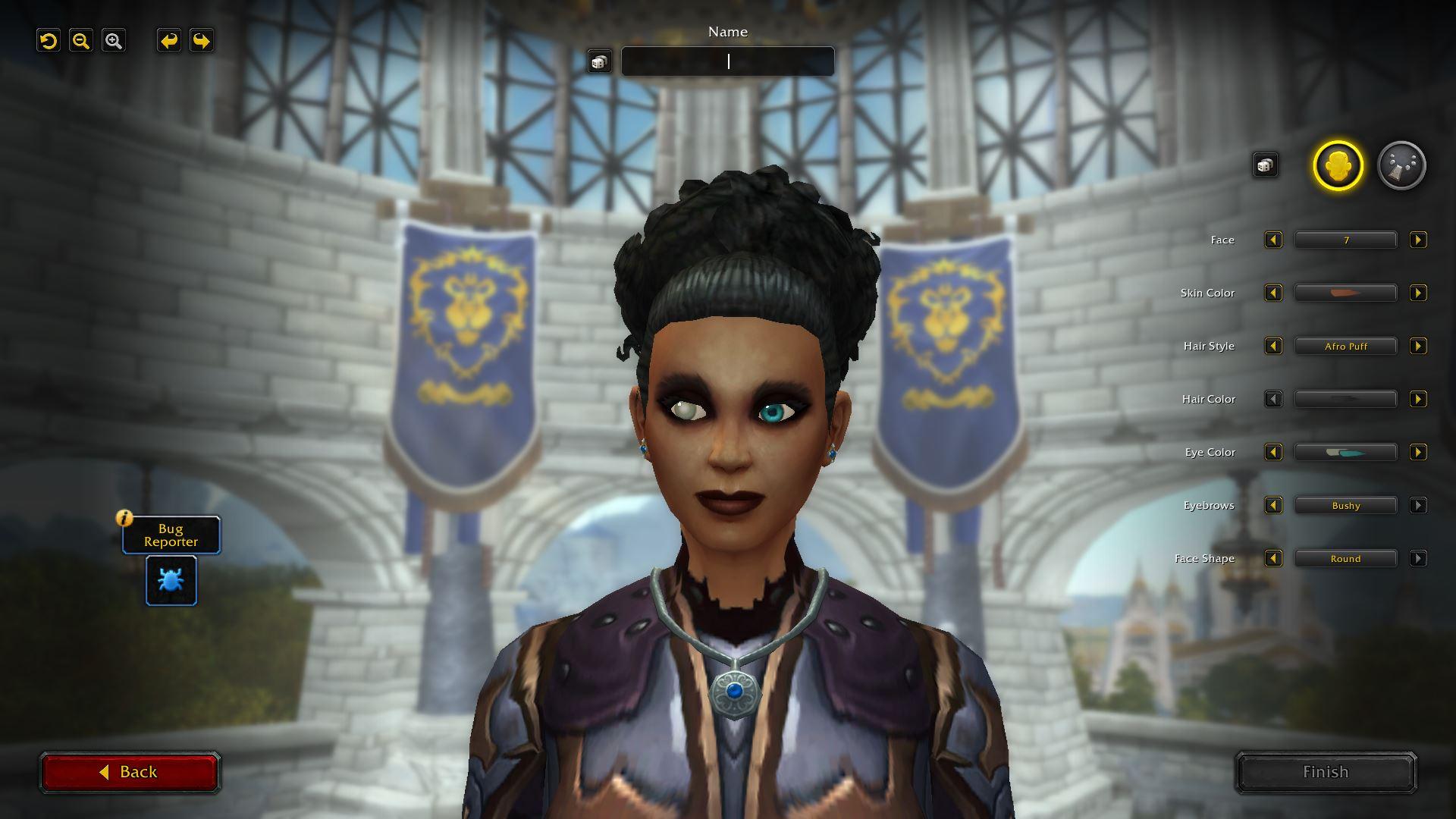Randomize appearance with the customization dice
Image resolution: width=1456 pixels, height=819 pixels.
(1265, 165)
